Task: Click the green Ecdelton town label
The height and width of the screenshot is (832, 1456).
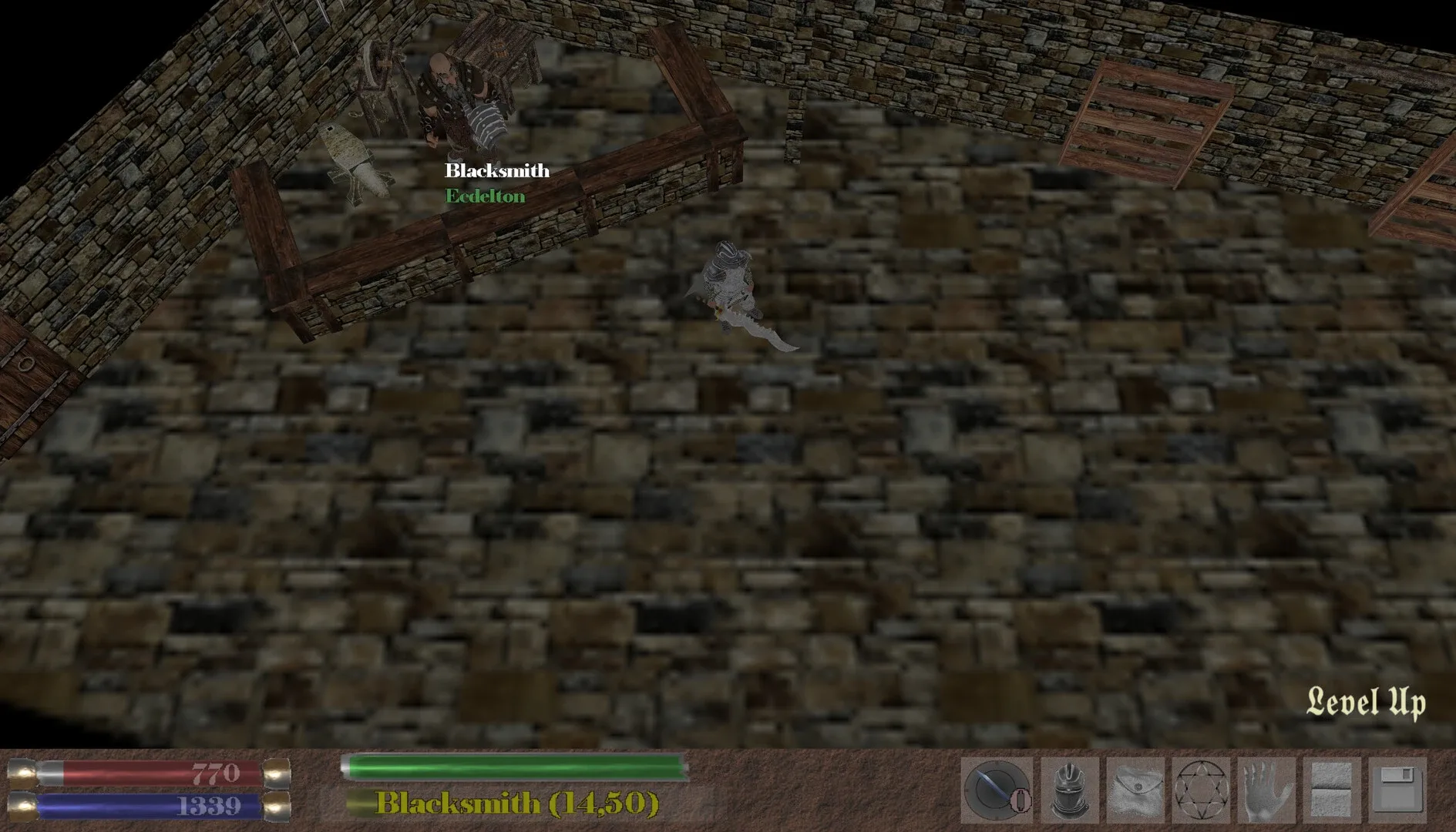Action: (485, 196)
